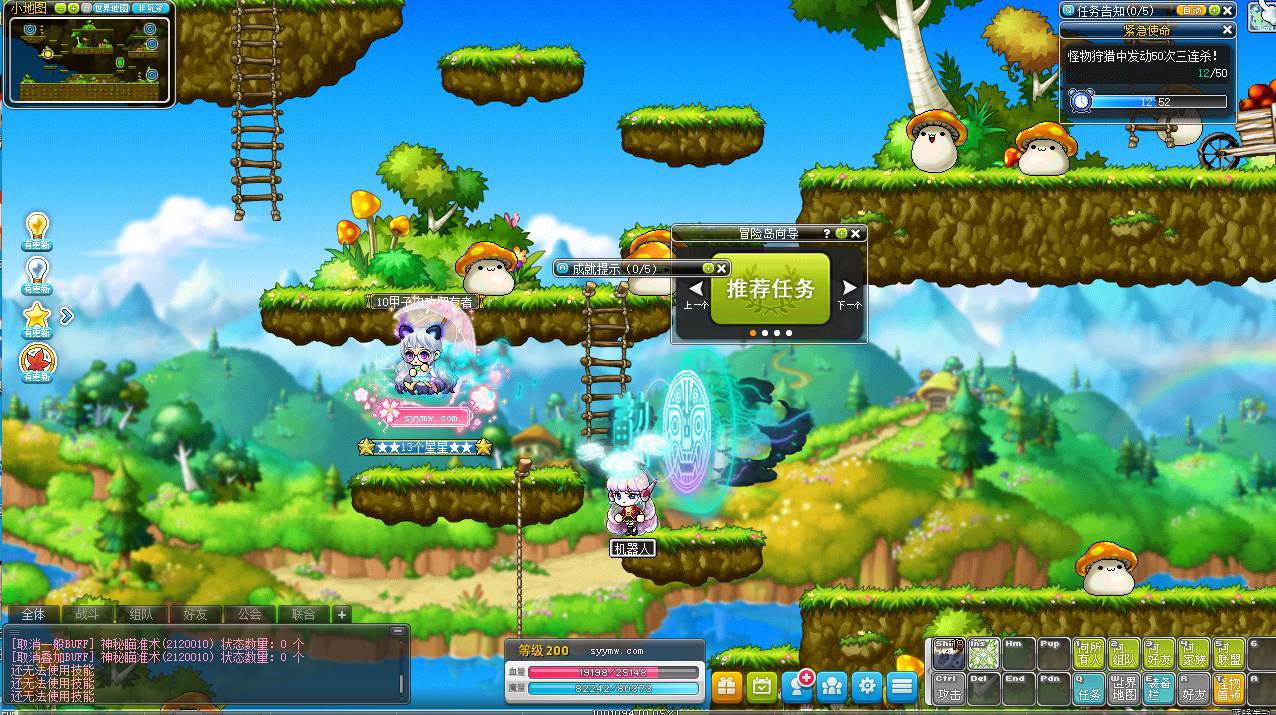Switch chat to the 好友 tab
This screenshot has height=715, width=1276.
[x=195, y=614]
